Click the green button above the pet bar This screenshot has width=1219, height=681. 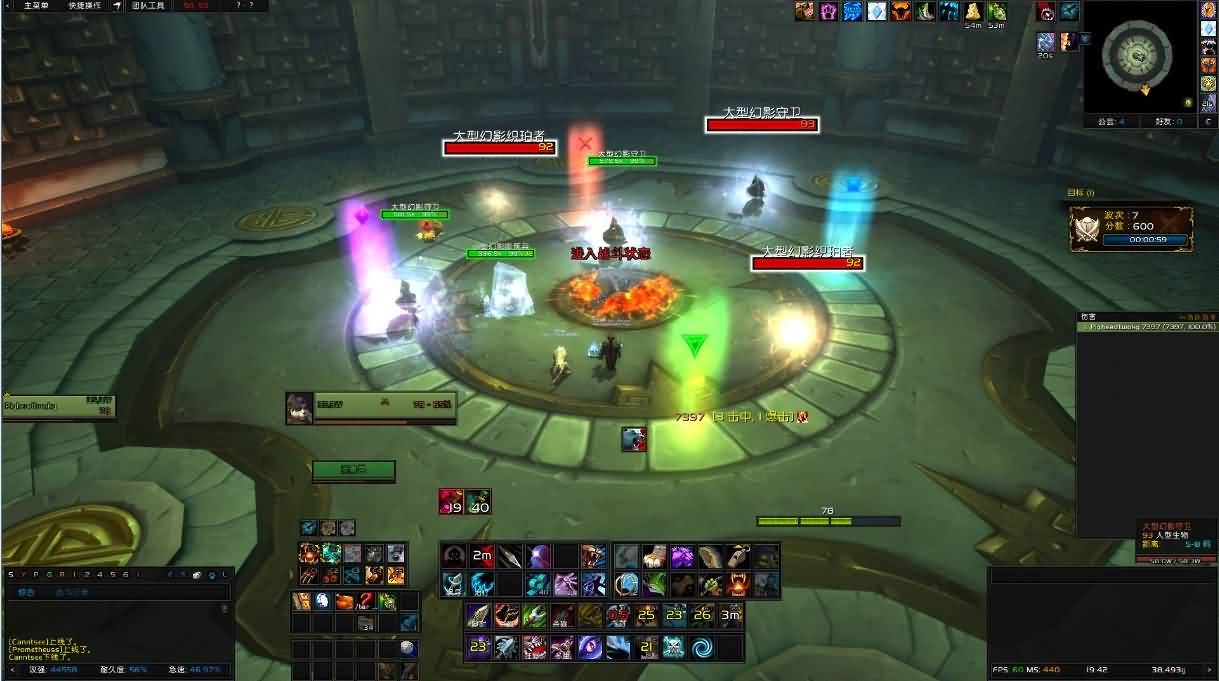[x=353, y=470]
